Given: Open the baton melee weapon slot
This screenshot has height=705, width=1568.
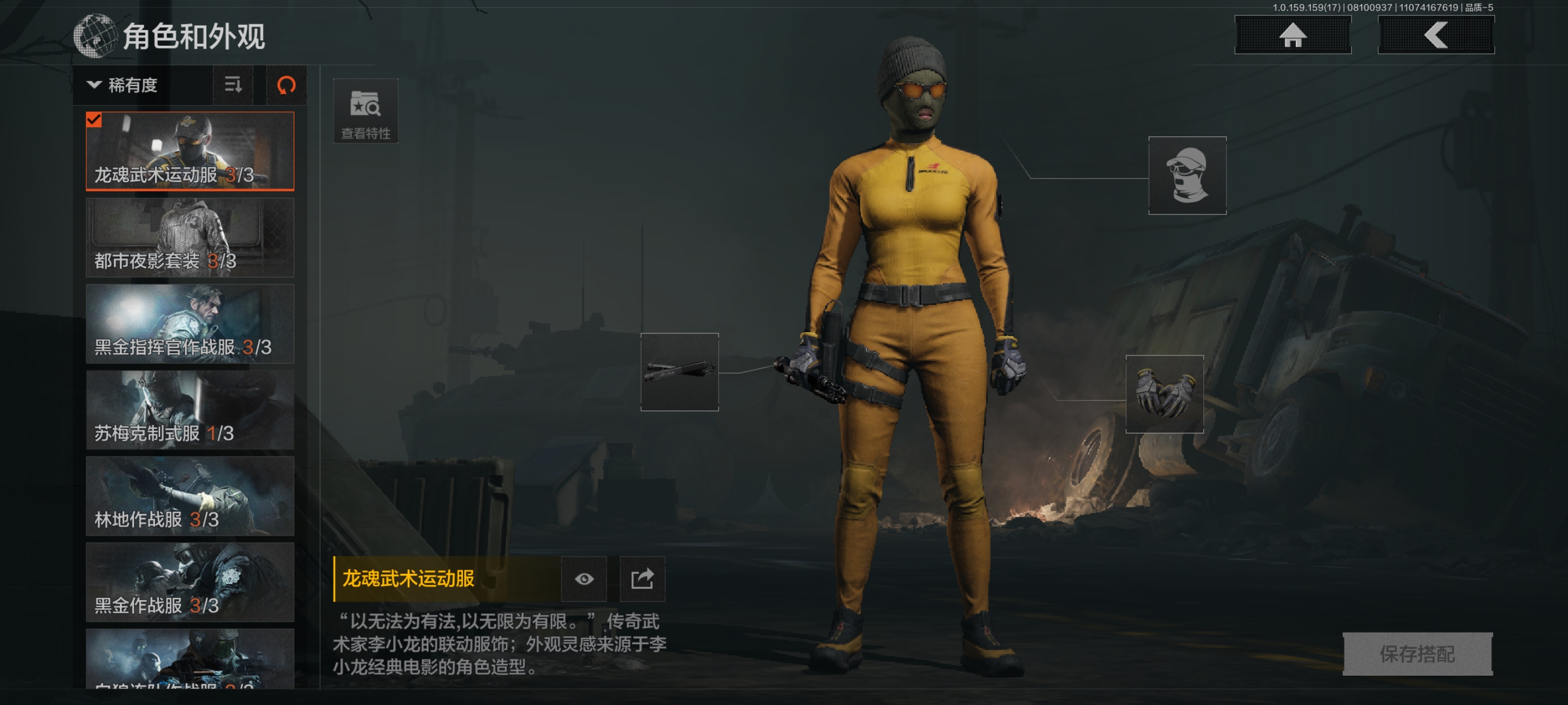Looking at the screenshot, I should [x=679, y=372].
